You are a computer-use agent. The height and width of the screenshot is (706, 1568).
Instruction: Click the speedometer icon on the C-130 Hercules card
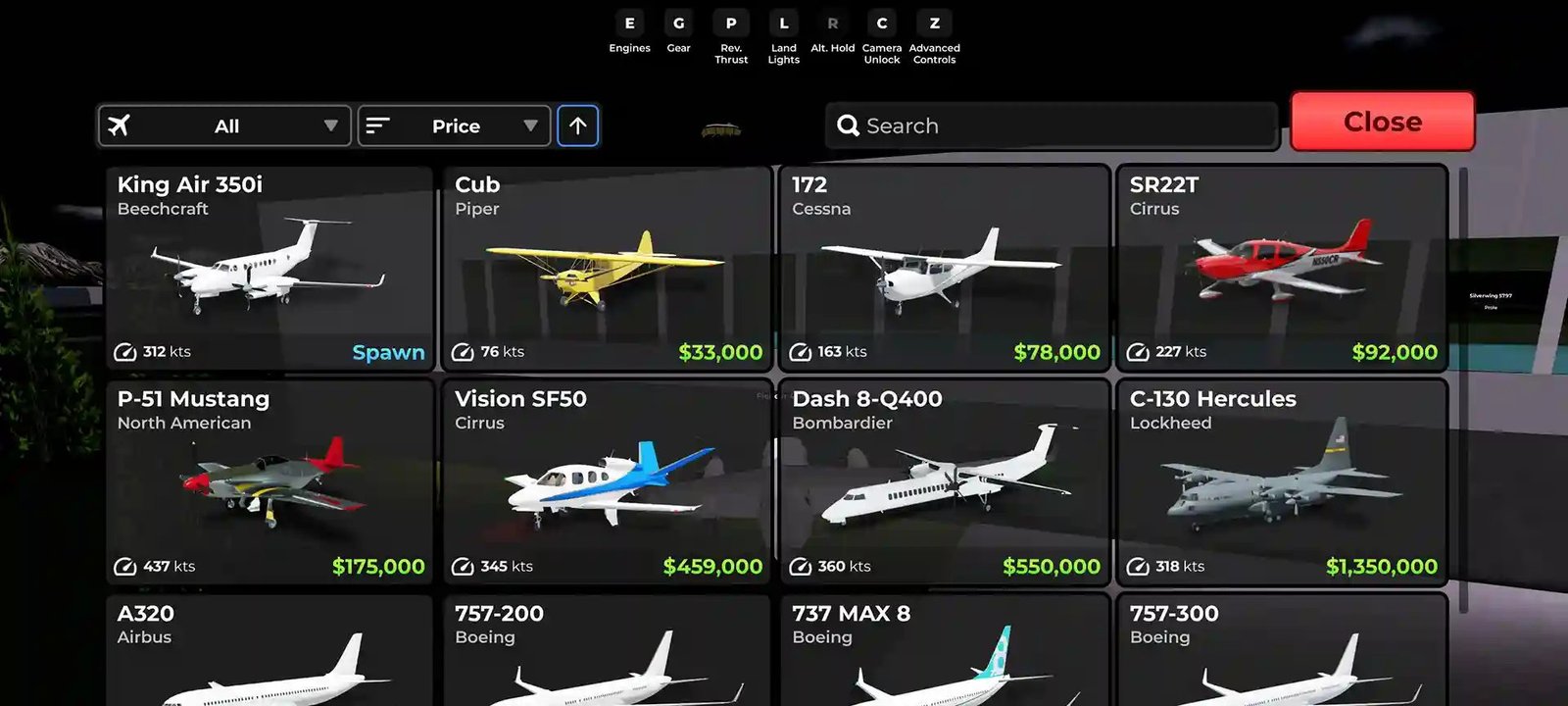(x=1138, y=566)
